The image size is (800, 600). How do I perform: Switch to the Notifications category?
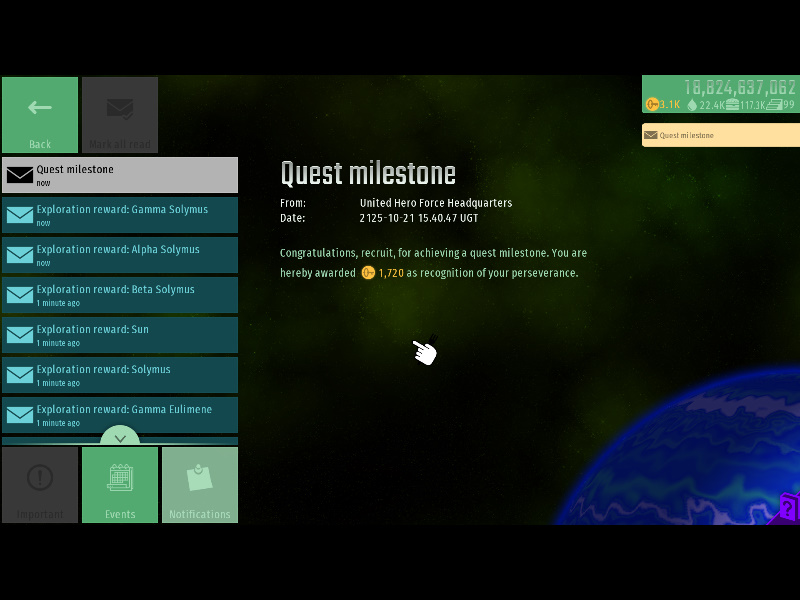[x=200, y=485]
